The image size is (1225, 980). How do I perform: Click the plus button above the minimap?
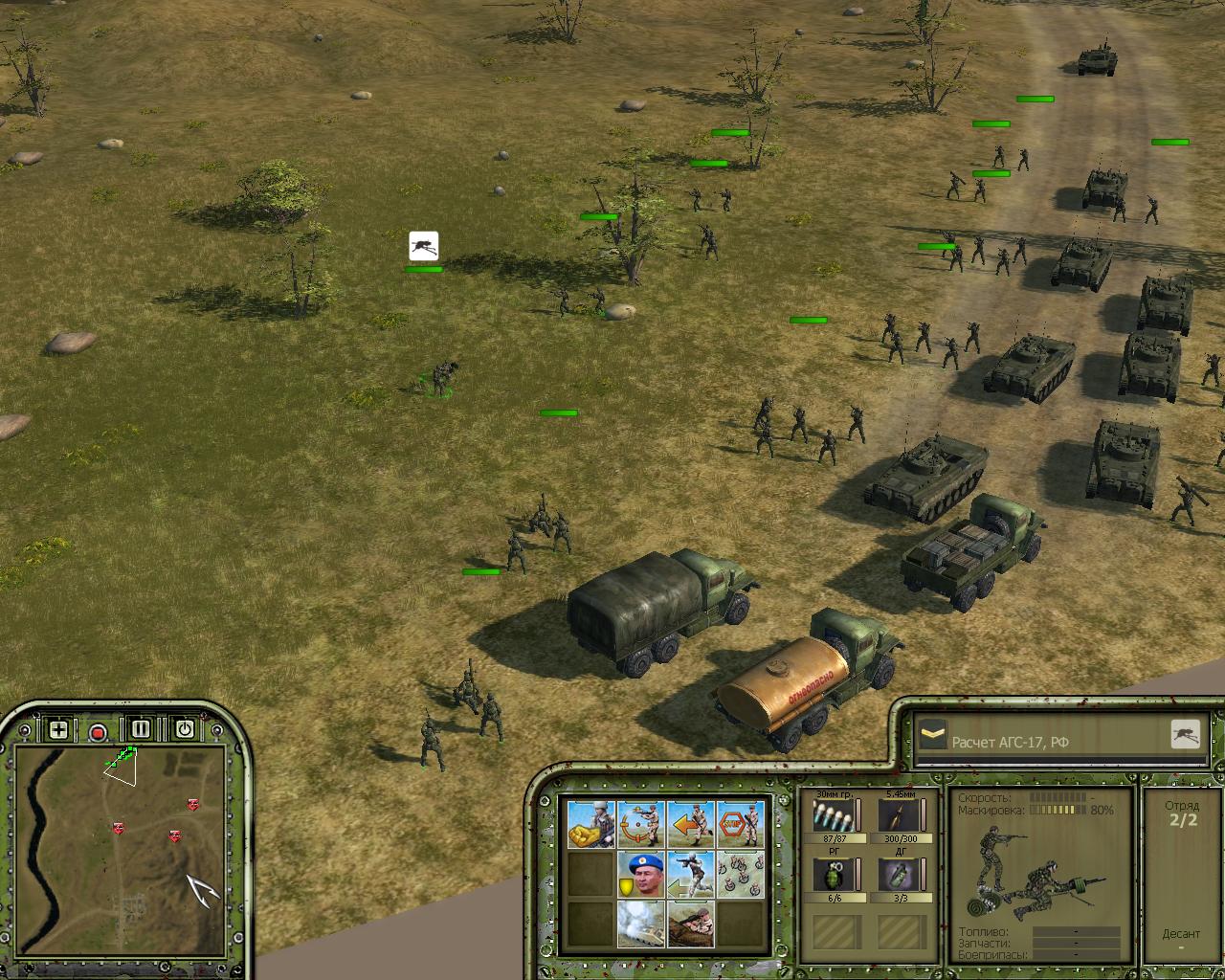[x=58, y=730]
